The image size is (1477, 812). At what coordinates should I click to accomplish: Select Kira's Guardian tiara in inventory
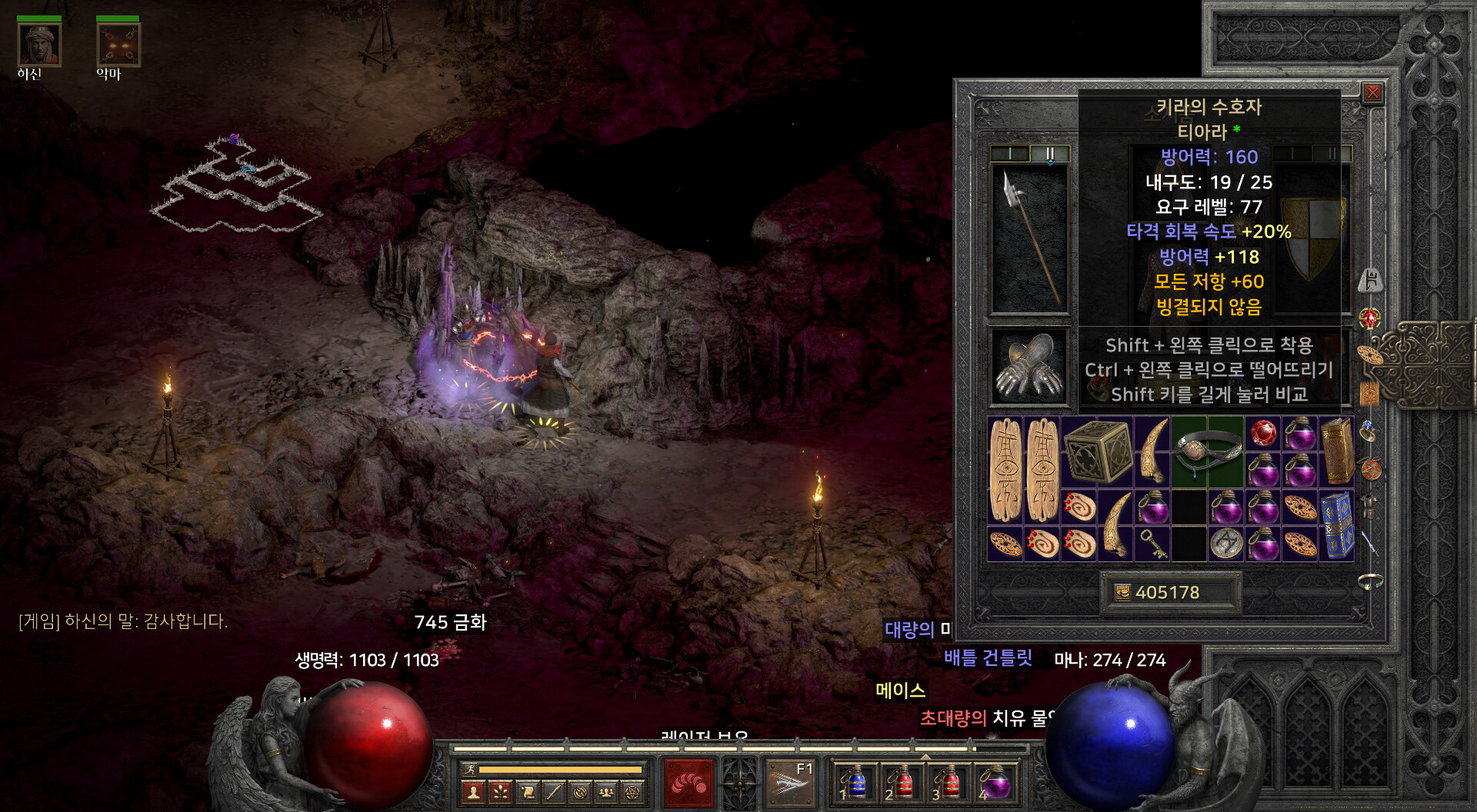[1207, 452]
